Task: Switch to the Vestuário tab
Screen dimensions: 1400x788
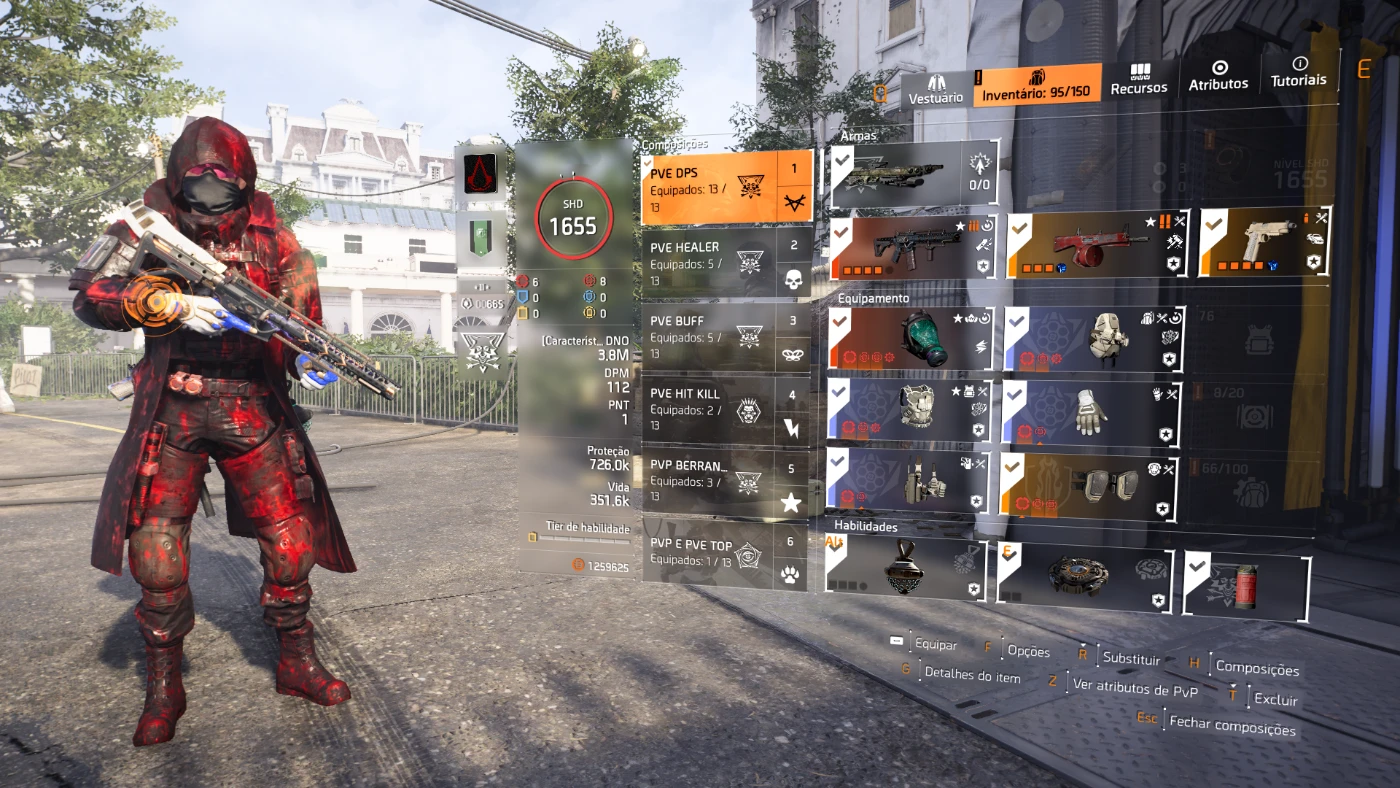Action: [x=936, y=89]
